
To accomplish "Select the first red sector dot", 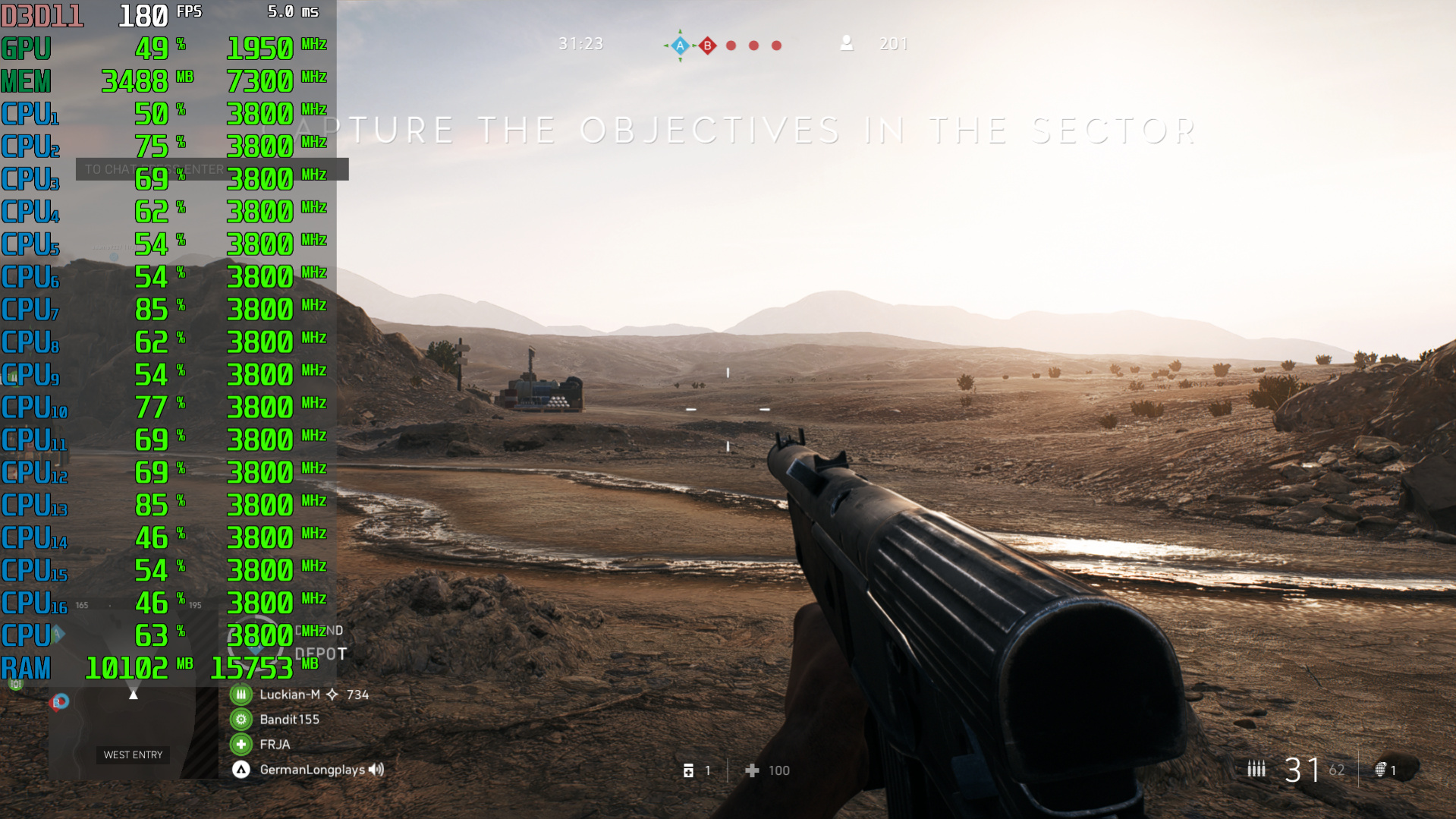I will pos(731,45).
